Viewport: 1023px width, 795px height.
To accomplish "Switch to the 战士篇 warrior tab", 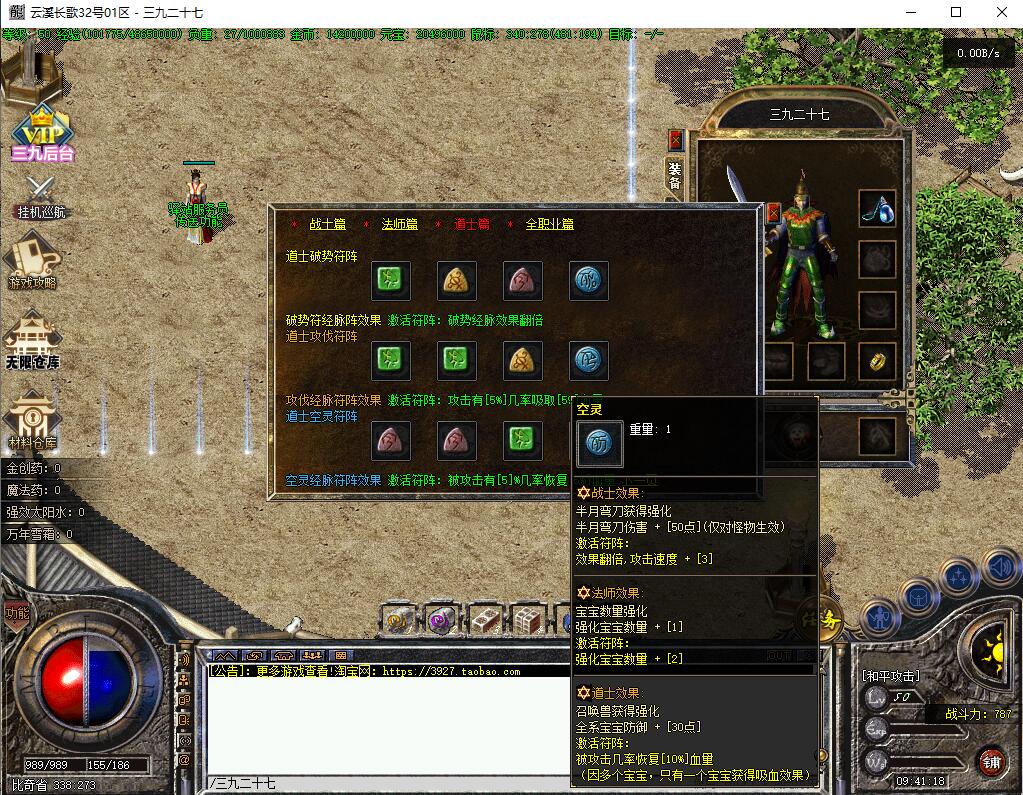I will [x=327, y=224].
